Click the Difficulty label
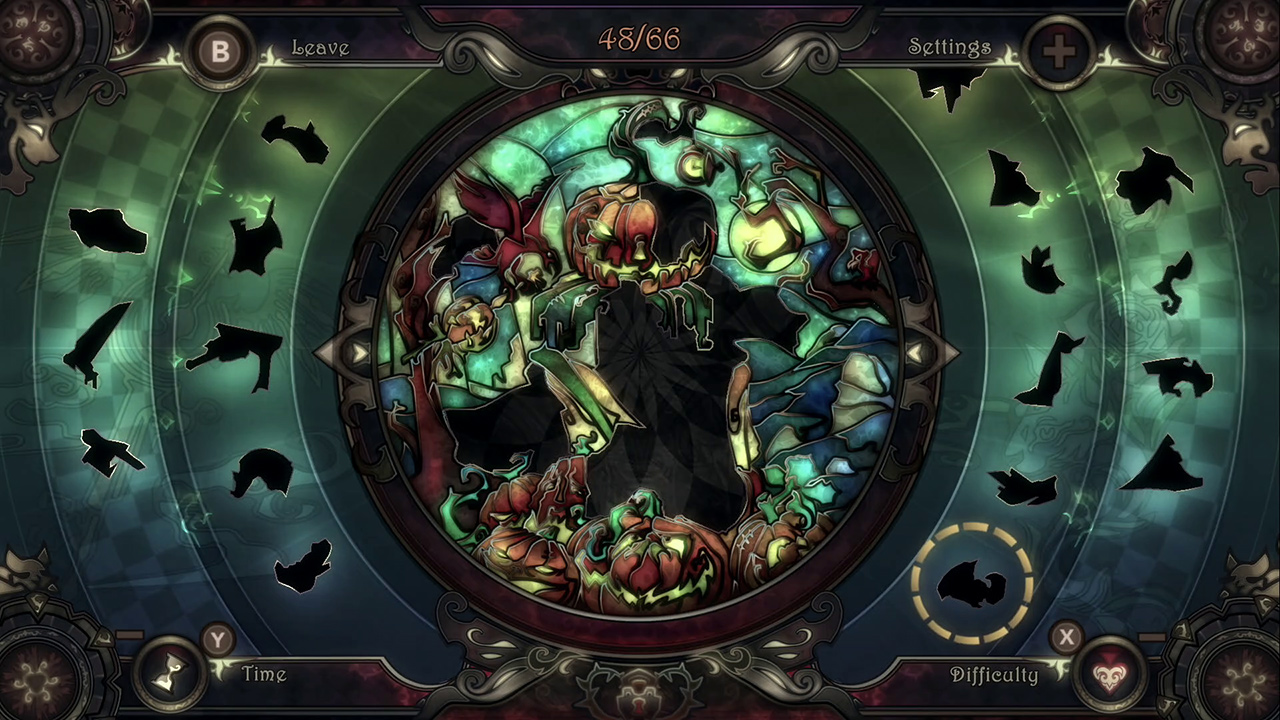1280x720 pixels. (996, 675)
